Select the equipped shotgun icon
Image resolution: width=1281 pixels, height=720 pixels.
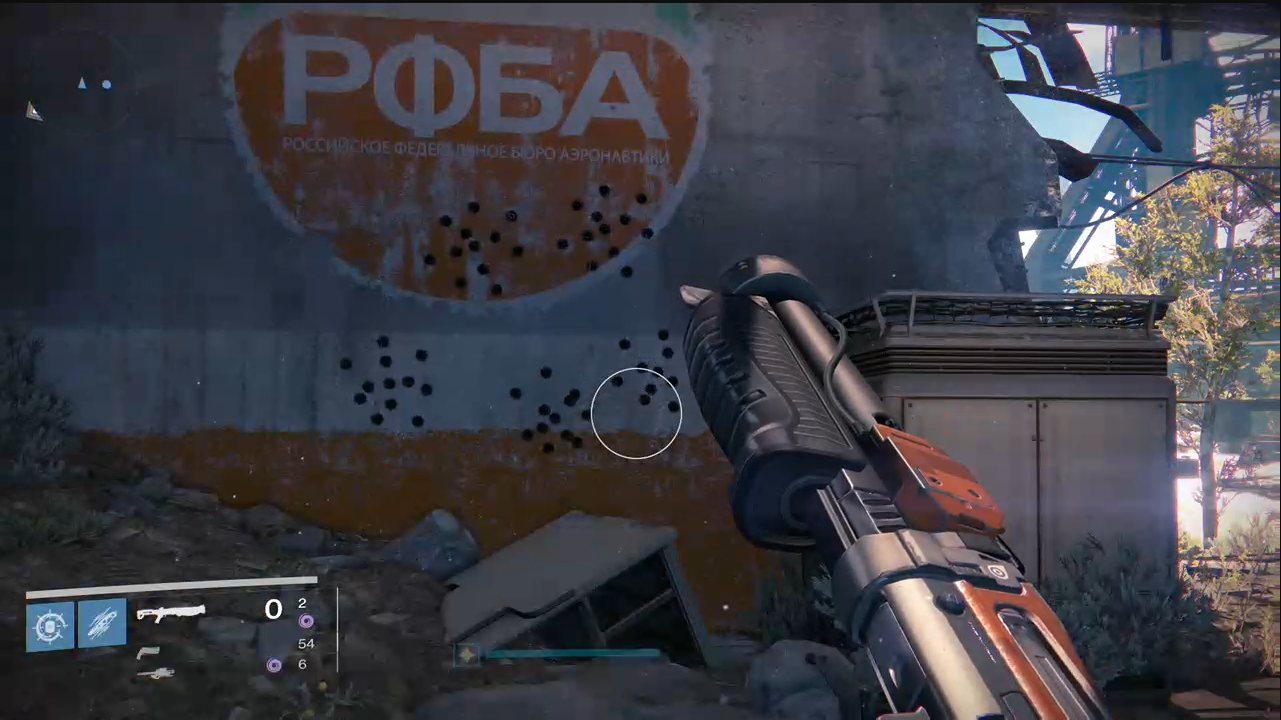pyautogui.click(x=172, y=612)
